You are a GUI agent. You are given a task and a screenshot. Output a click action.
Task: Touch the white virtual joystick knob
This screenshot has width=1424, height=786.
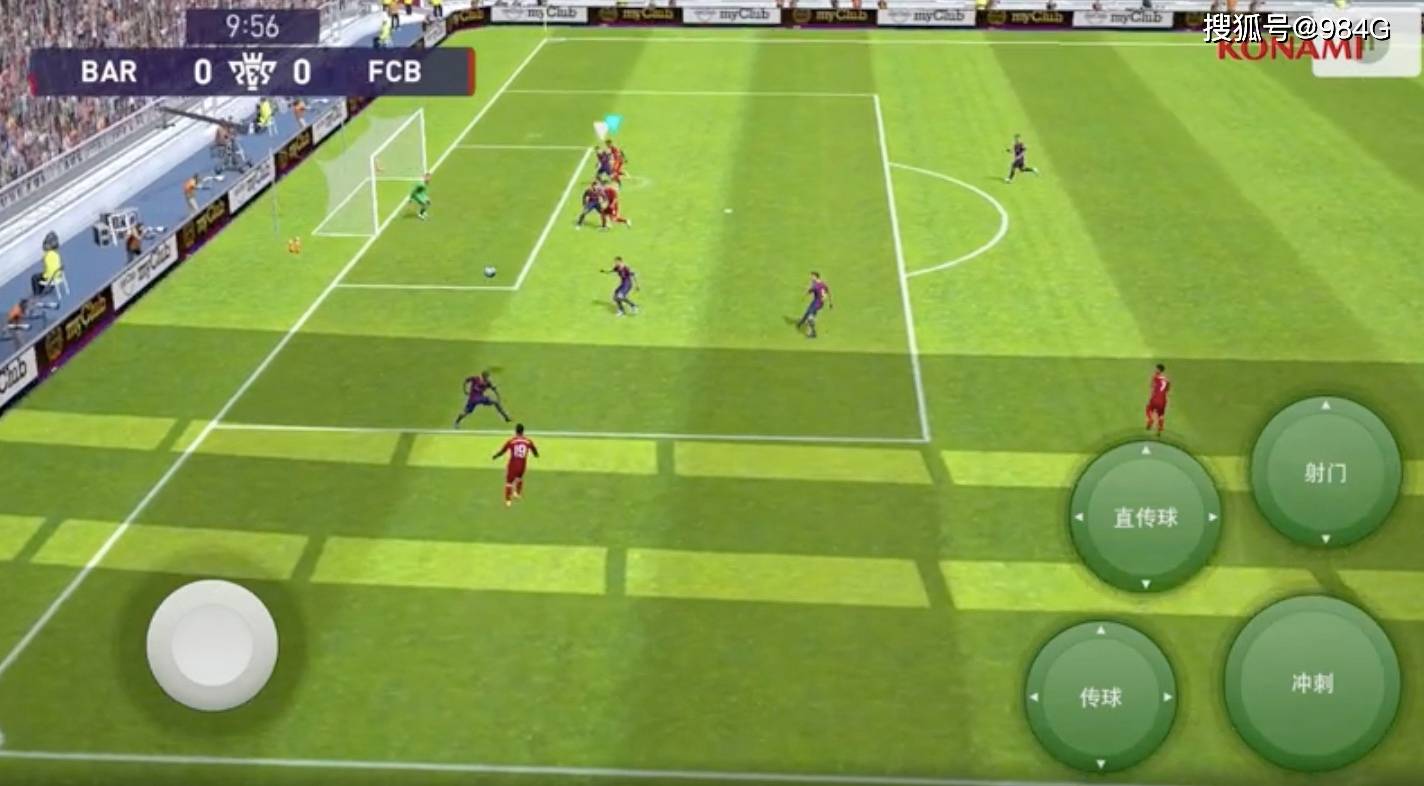[212, 645]
